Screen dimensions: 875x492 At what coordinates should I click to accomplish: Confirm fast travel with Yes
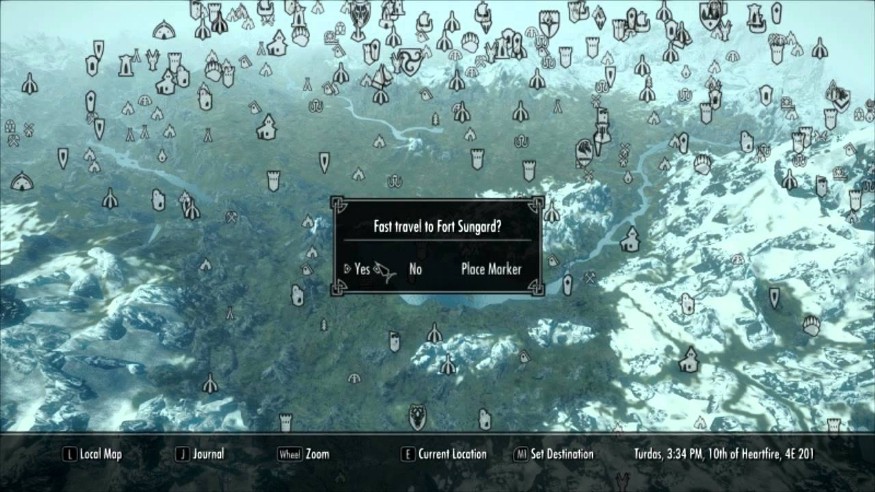pos(361,269)
